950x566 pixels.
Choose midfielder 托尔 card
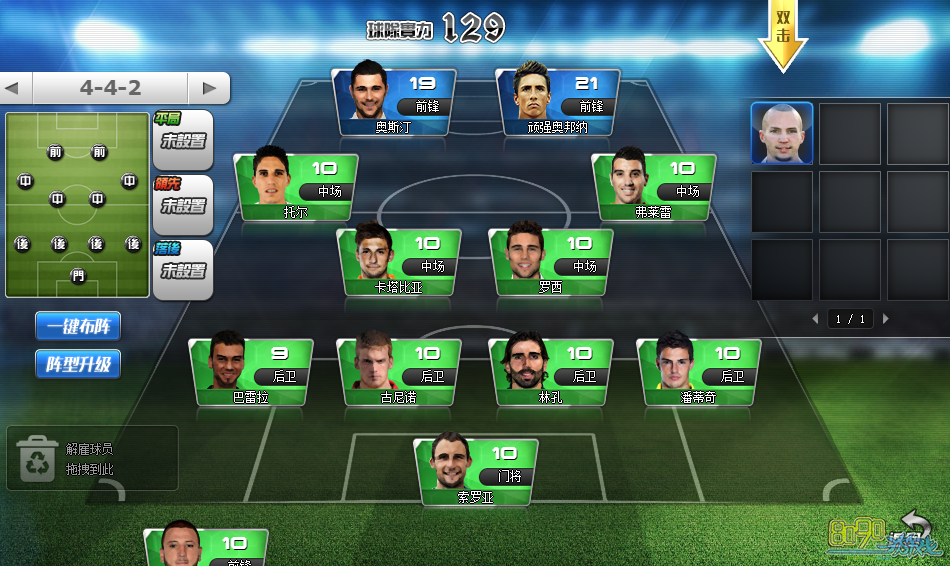coord(296,186)
